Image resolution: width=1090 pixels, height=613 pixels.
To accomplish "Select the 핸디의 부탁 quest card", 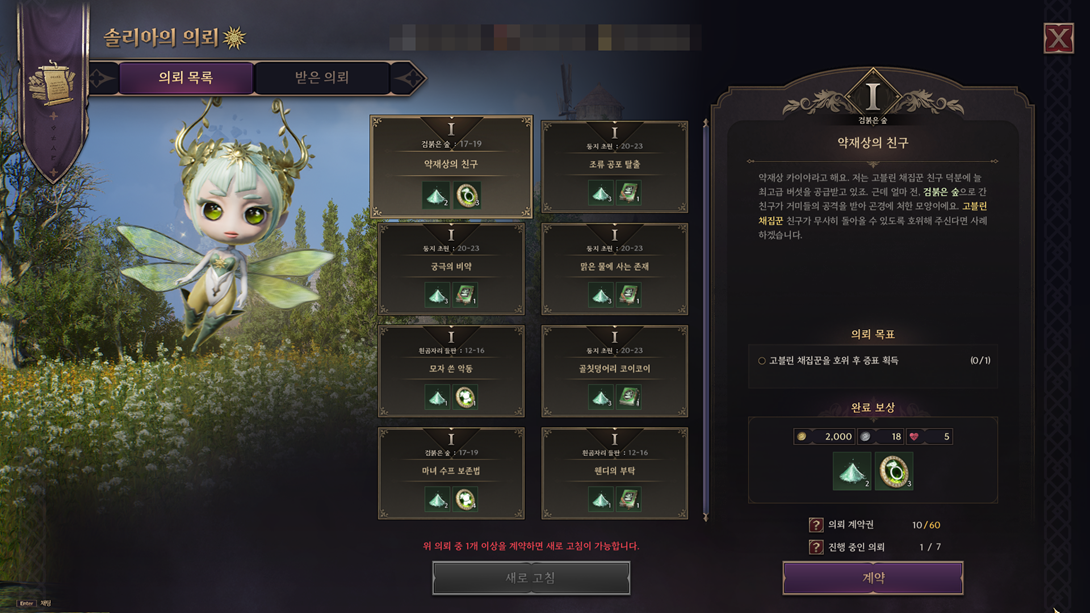I will (614, 473).
